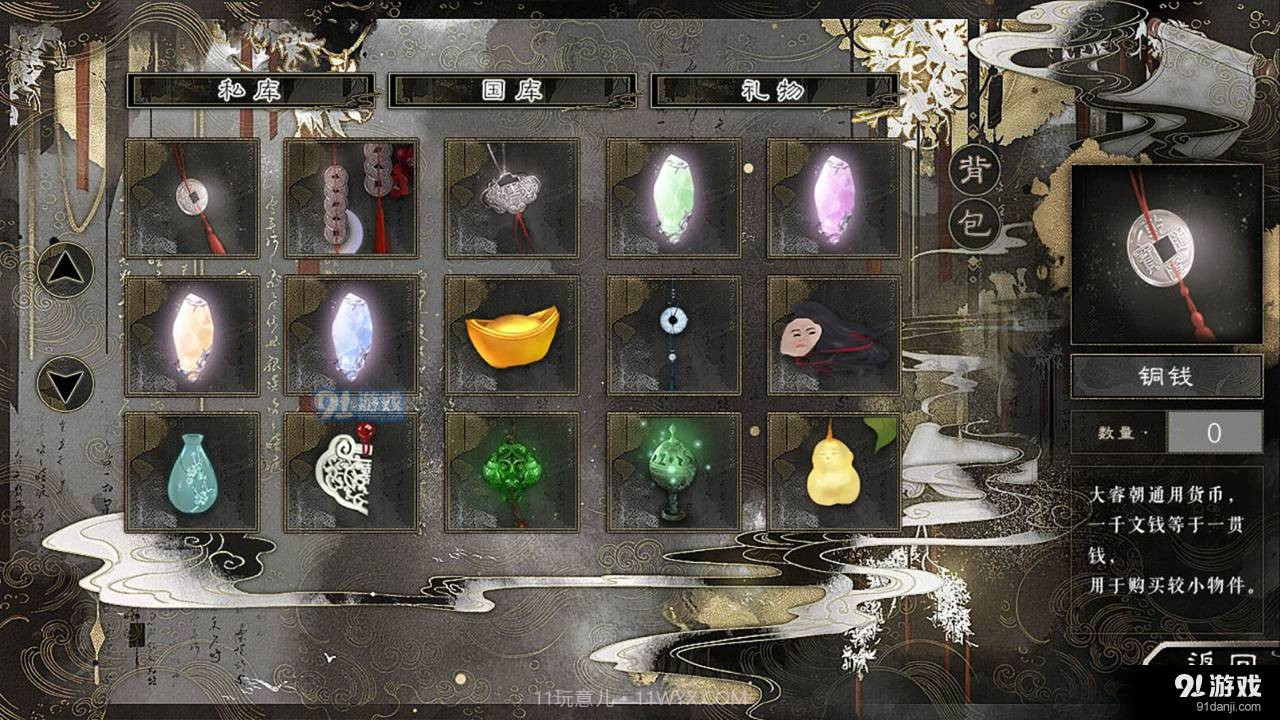Viewport: 1280px width, 720px height.
Task: Select the single copper coin slot
Action: pos(192,198)
